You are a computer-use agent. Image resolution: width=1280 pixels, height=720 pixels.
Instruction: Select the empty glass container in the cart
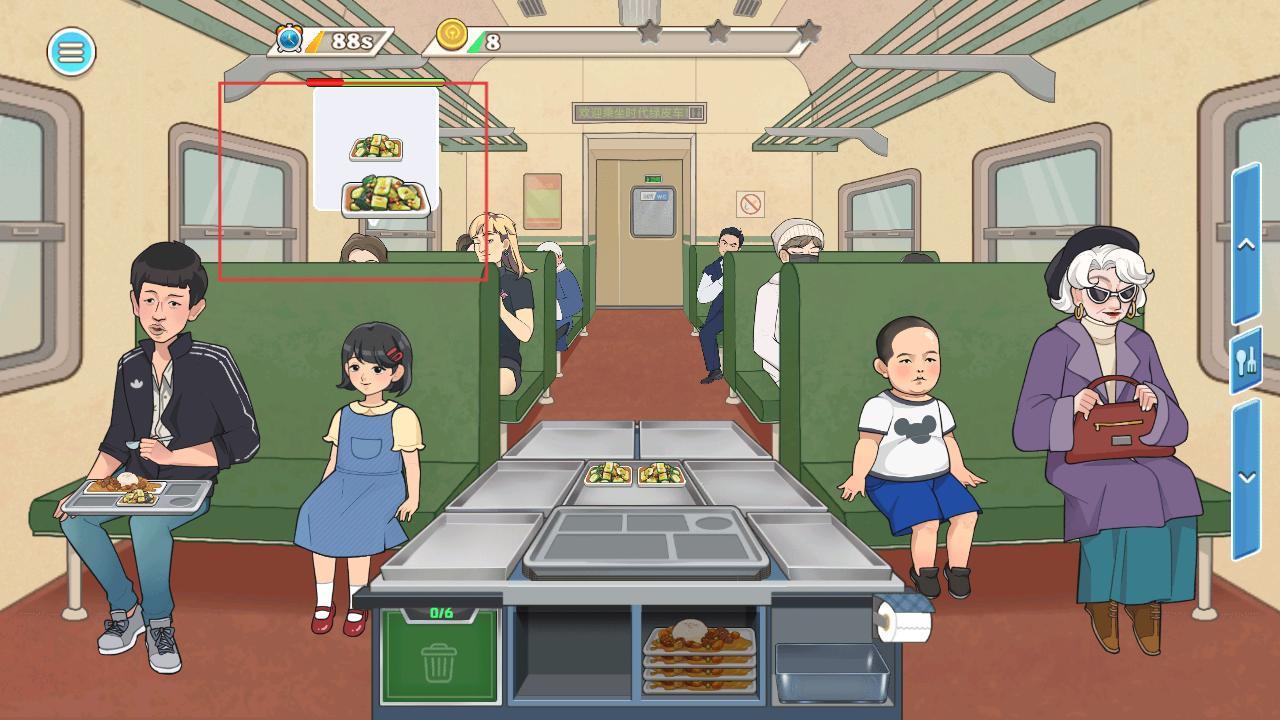[831, 671]
